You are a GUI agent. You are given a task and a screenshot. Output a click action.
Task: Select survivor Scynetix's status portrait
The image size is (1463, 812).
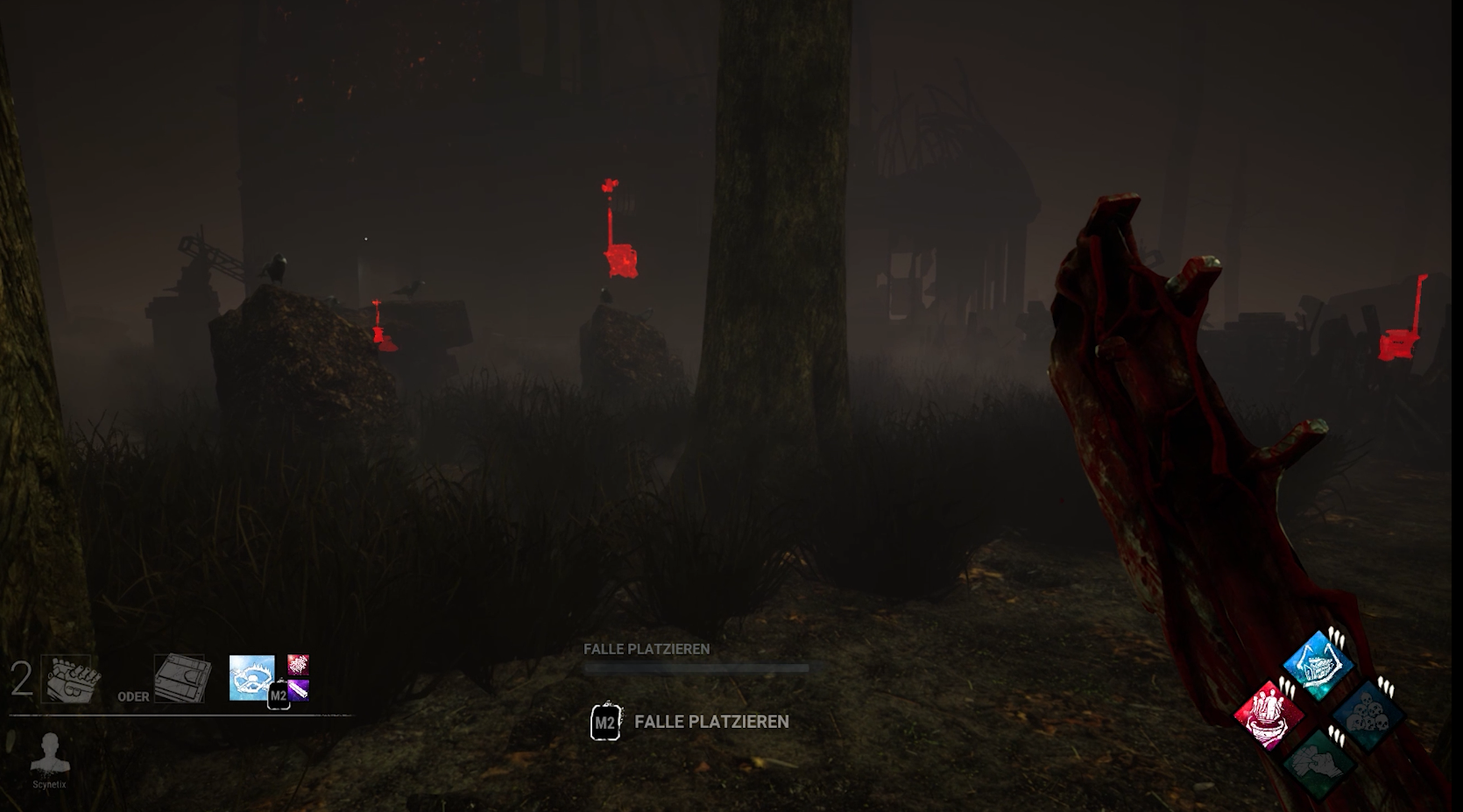click(x=50, y=753)
